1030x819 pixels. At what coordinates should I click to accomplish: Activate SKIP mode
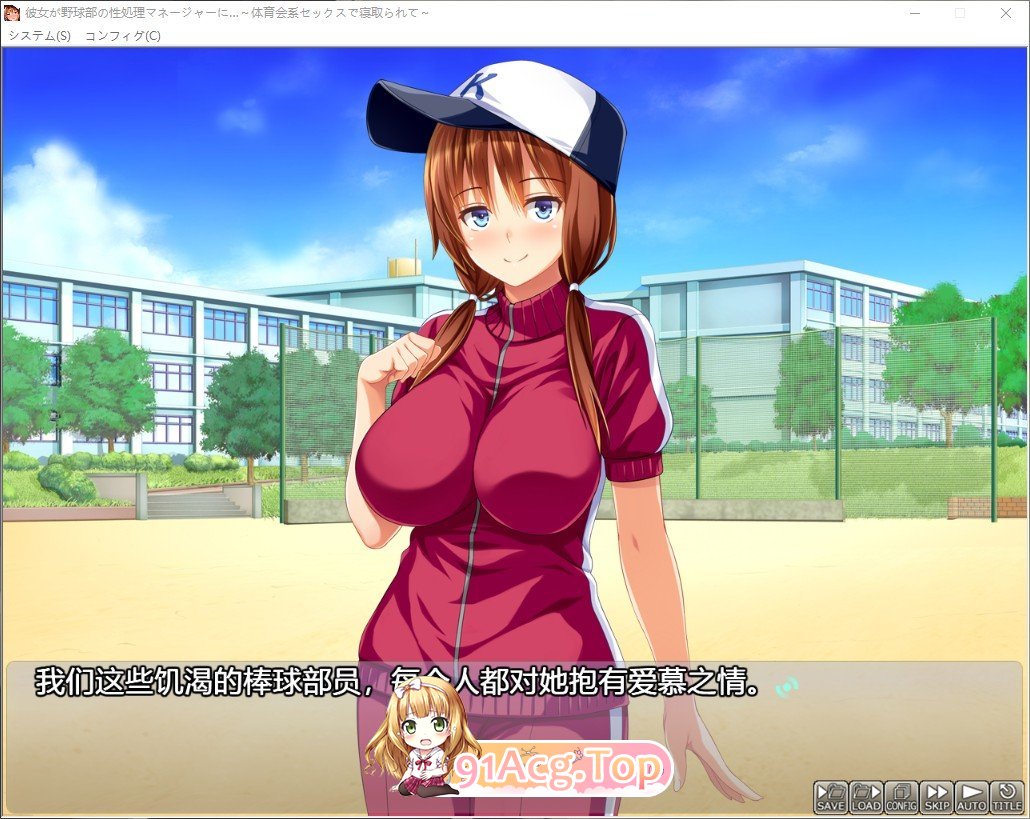(937, 797)
